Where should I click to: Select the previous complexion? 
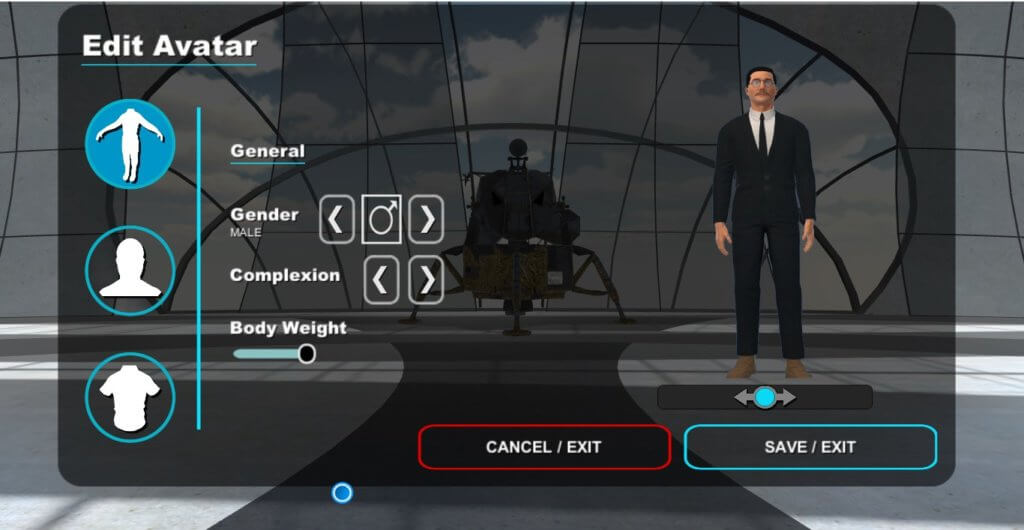(x=380, y=281)
